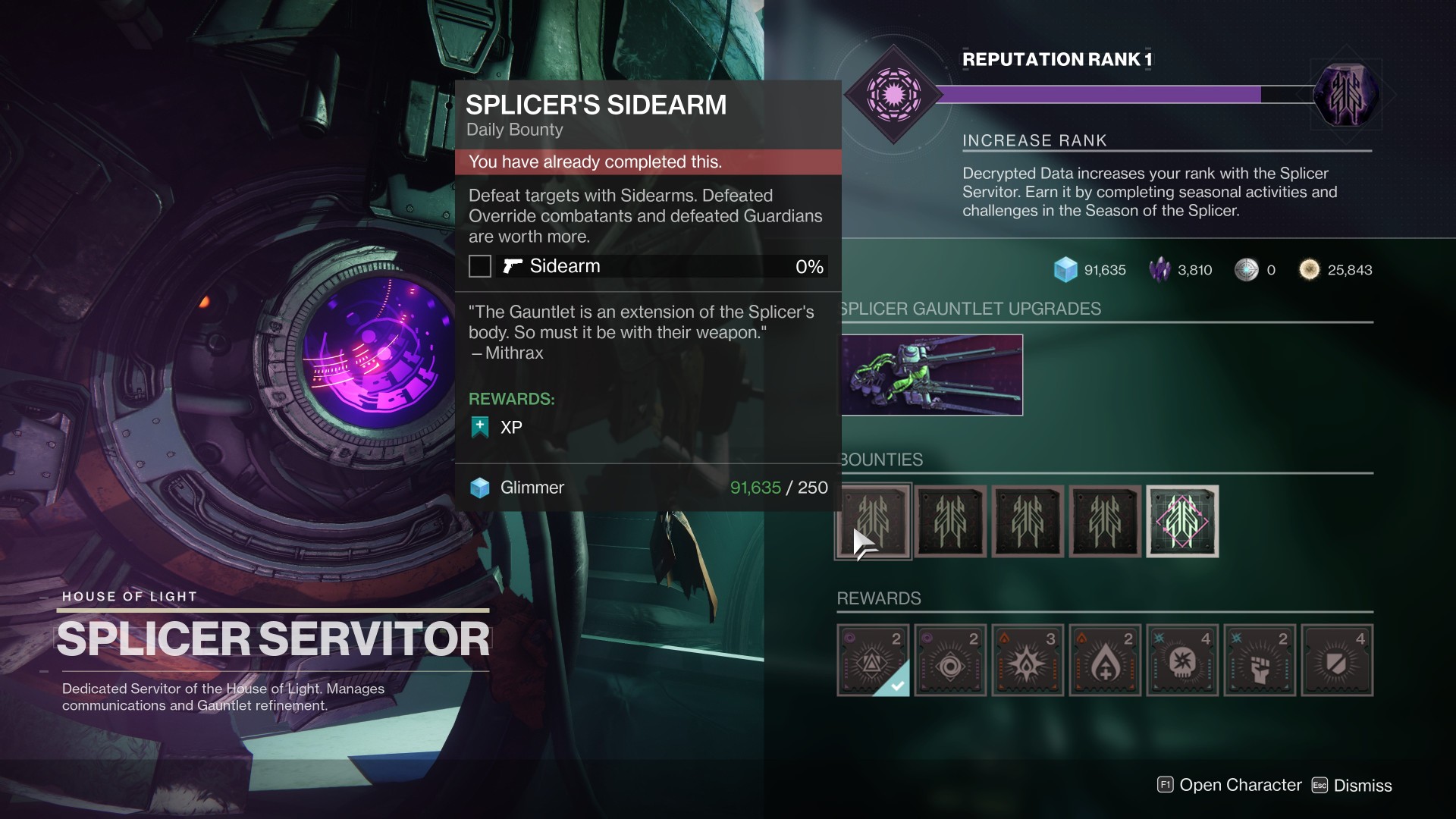Inspect the purple reputation rank emblem
1456x819 pixels.
pyautogui.click(x=893, y=95)
